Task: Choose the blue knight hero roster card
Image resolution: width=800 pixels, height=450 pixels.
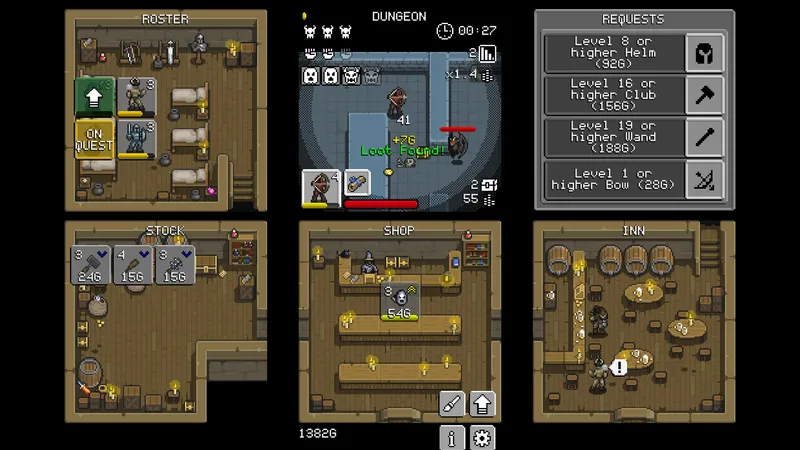Action: click(x=136, y=139)
